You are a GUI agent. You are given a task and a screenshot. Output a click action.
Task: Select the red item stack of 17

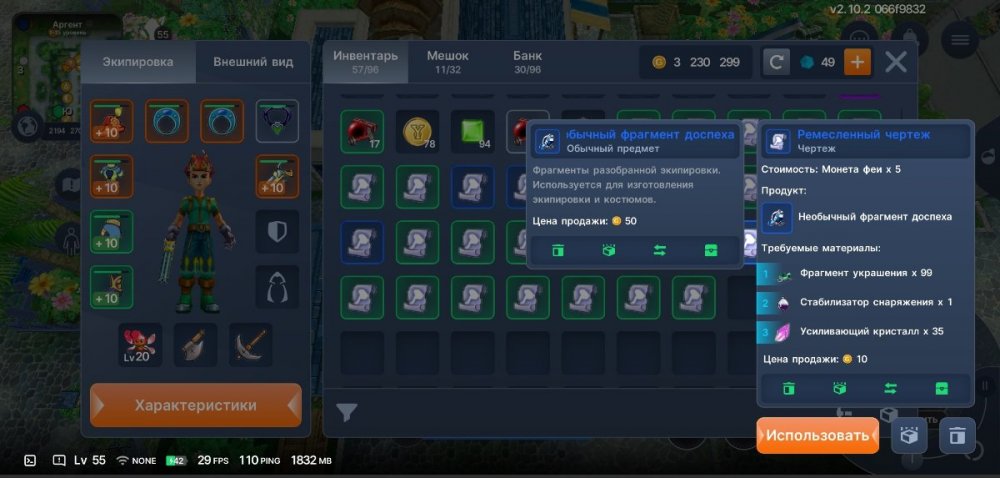pos(362,132)
